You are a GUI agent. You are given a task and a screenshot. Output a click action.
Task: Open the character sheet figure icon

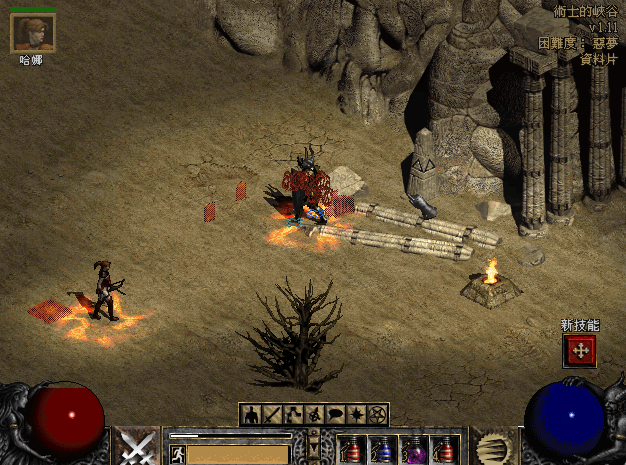250,414
